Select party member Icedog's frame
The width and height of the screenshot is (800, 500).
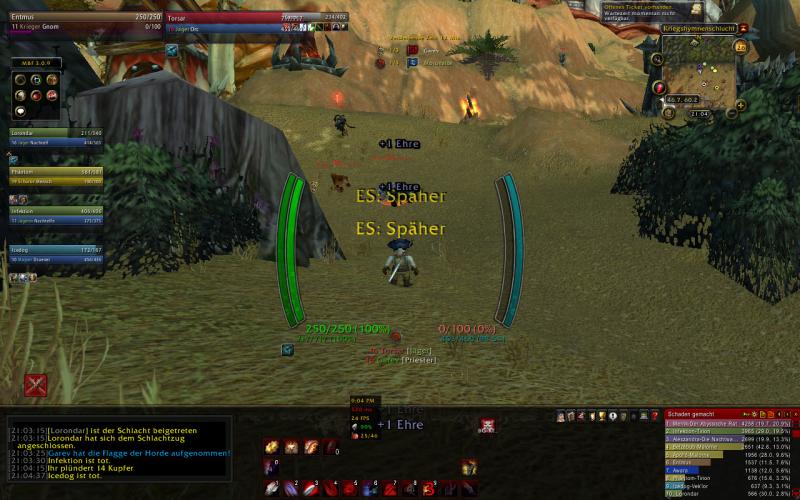[54, 255]
